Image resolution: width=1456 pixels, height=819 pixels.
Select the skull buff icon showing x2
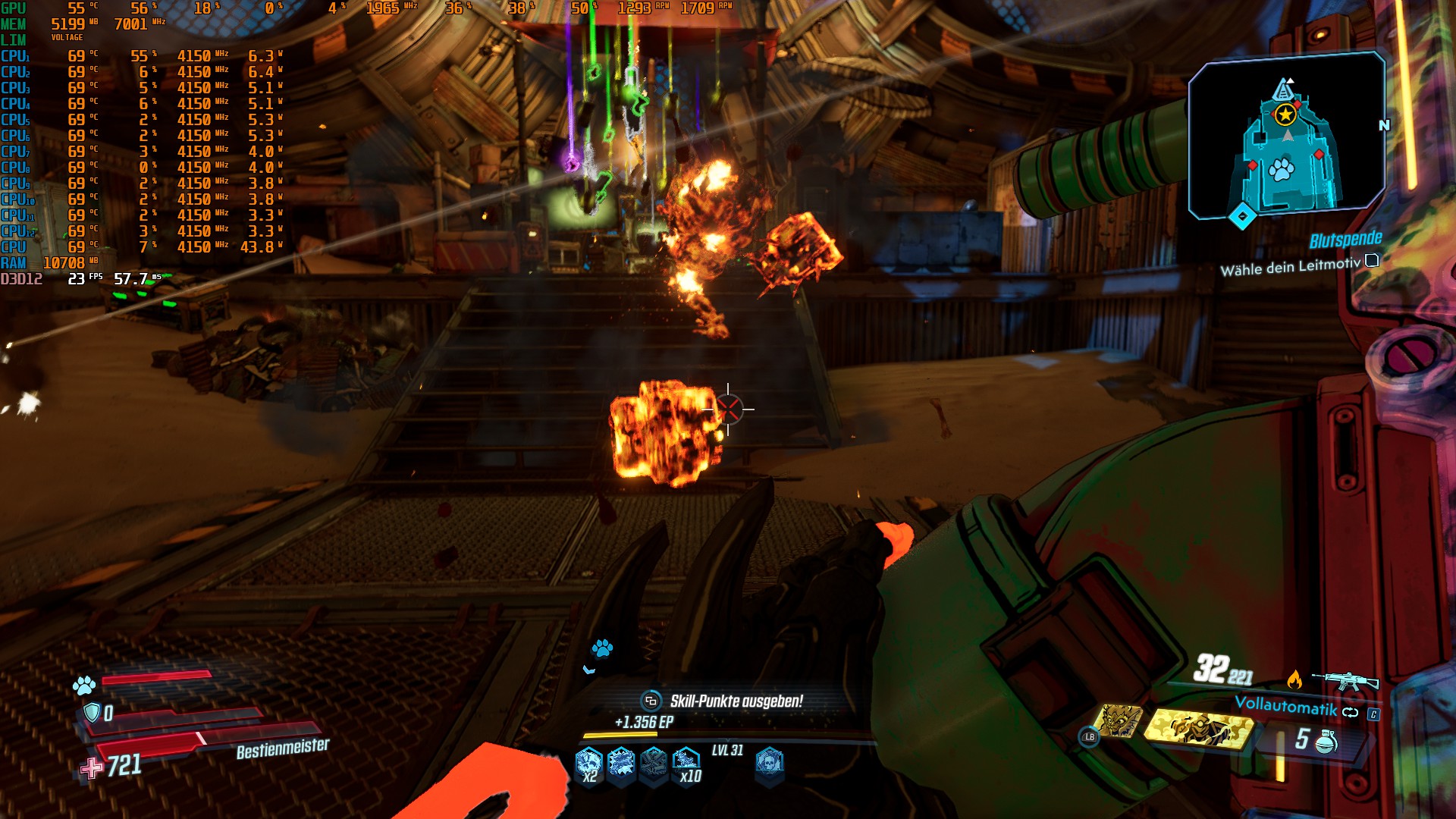[x=588, y=763]
